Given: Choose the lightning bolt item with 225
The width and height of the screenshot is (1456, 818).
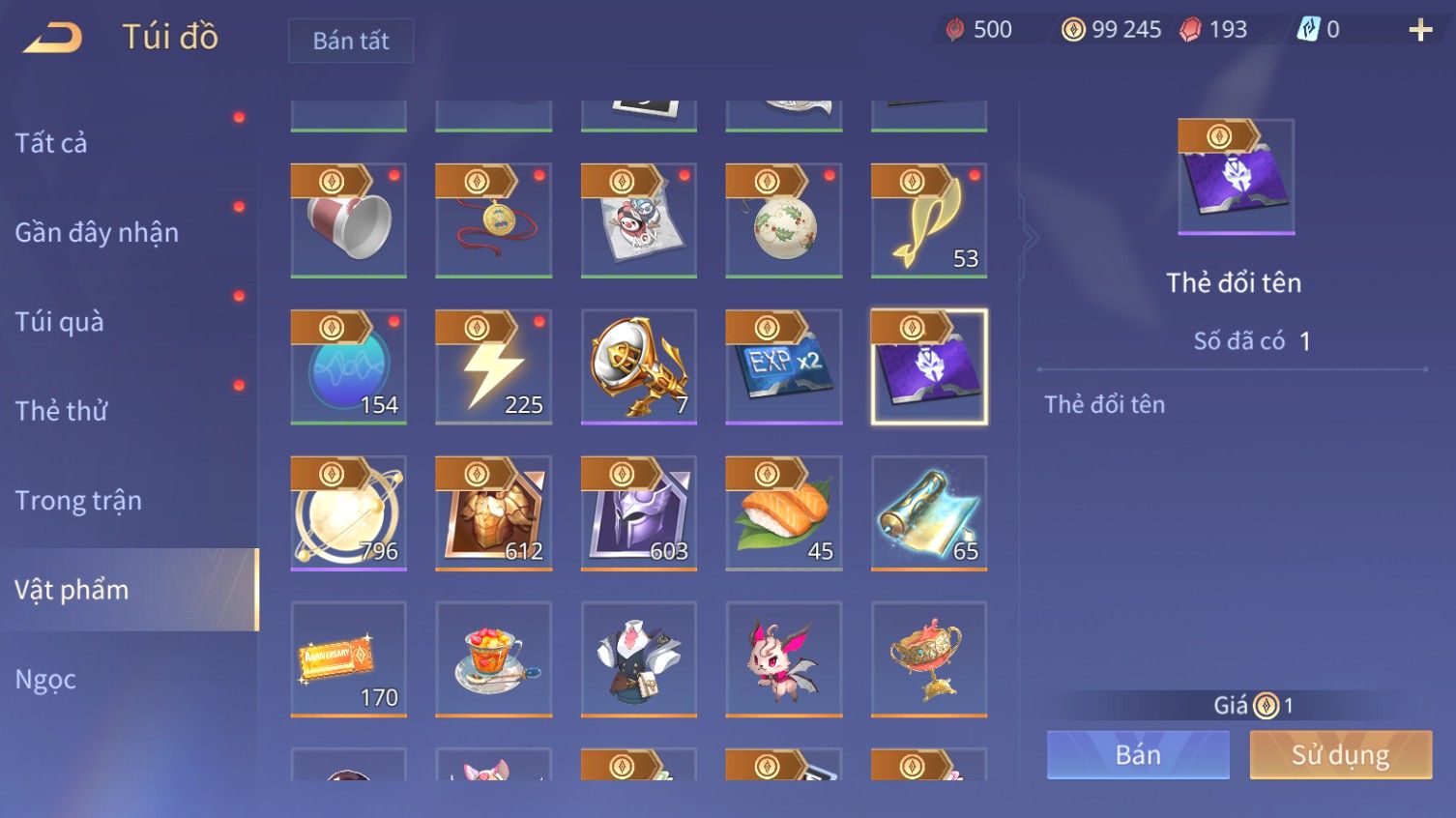Looking at the screenshot, I should (x=494, y=367).
